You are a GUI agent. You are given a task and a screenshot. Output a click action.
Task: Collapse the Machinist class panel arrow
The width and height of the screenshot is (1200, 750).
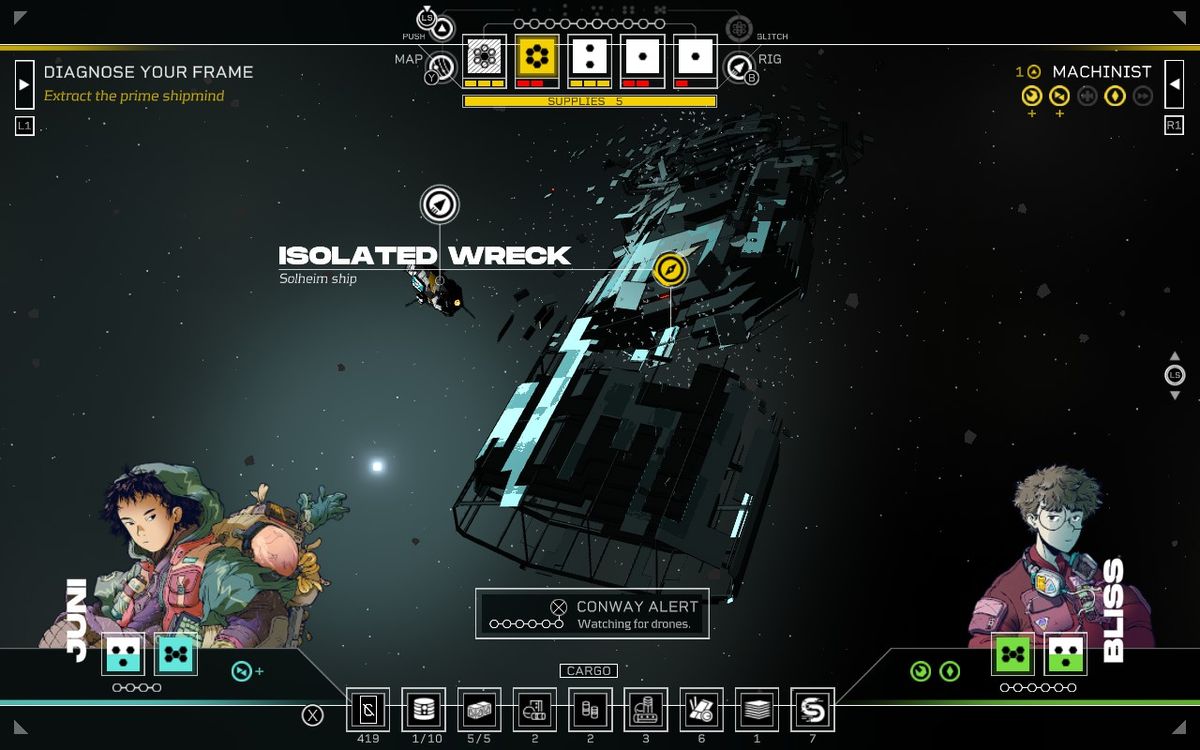(x=1176, y=83)
